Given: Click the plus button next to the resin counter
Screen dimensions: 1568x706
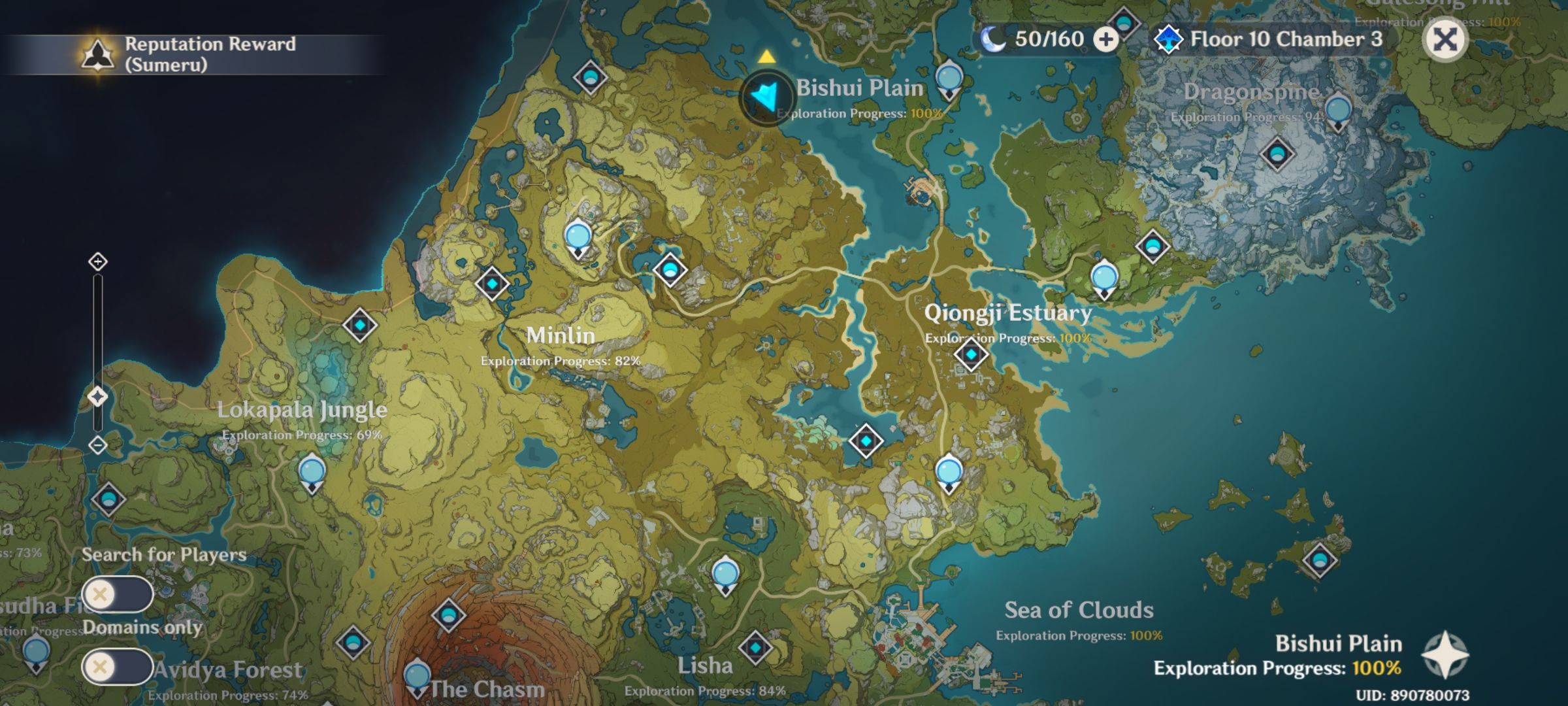Looking at the screenshot, I should (x=1105, y=39).
